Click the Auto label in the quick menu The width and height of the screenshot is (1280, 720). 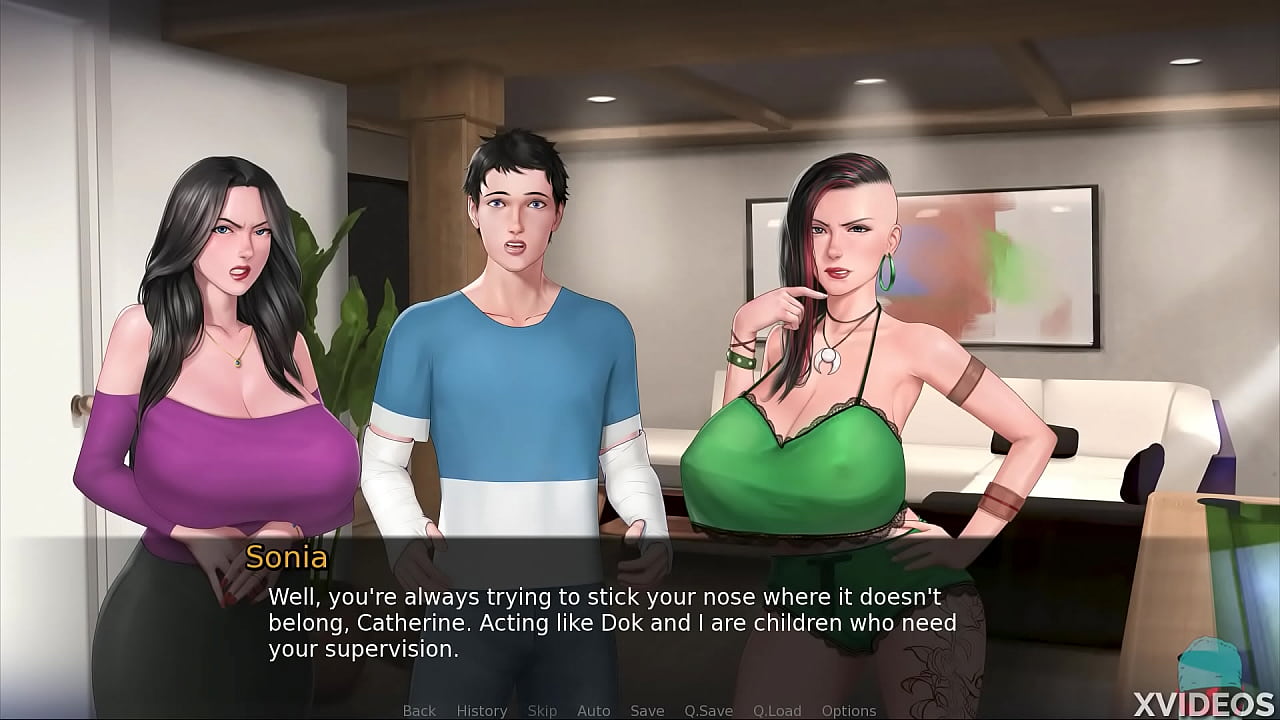(594, 710)
